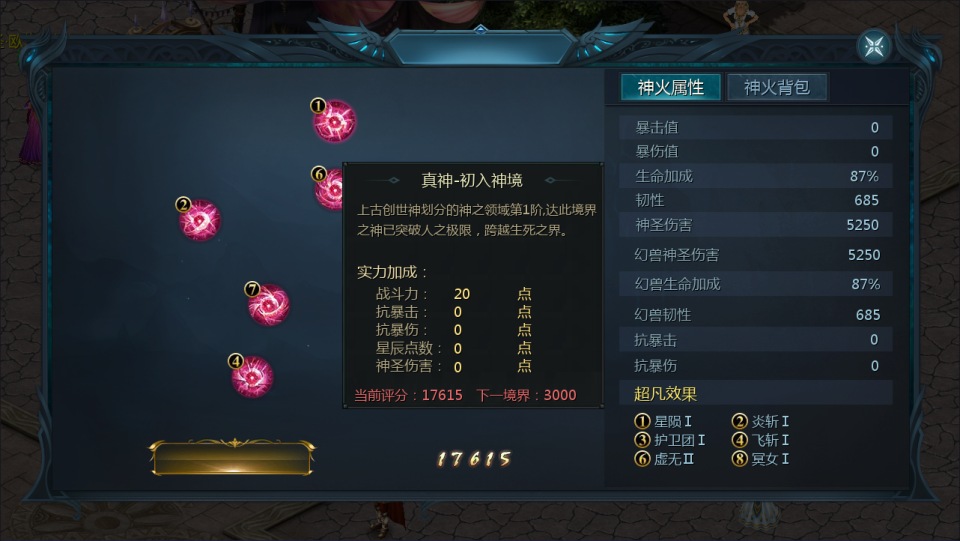Click flame orb number 4
Image resolution: width=960 pixels, height=541 pixels.
252,376
